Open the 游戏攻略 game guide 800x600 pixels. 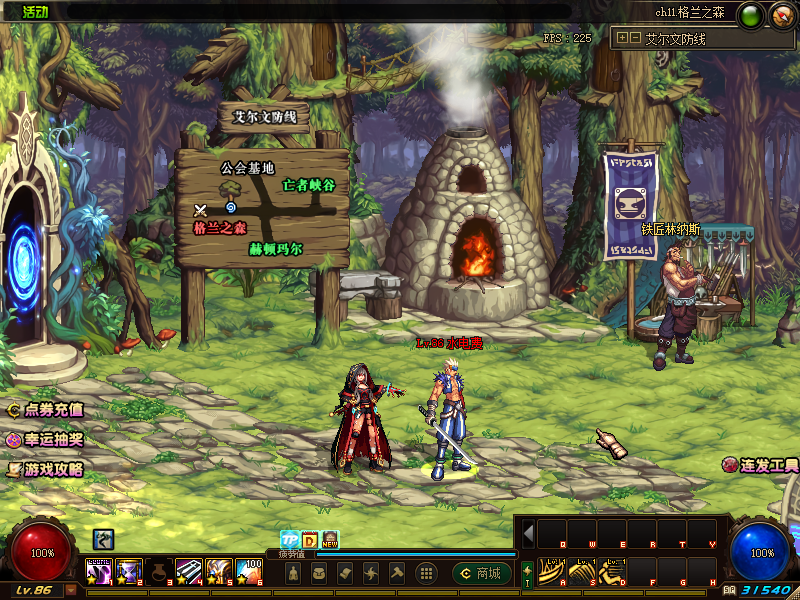pos(46,468)
